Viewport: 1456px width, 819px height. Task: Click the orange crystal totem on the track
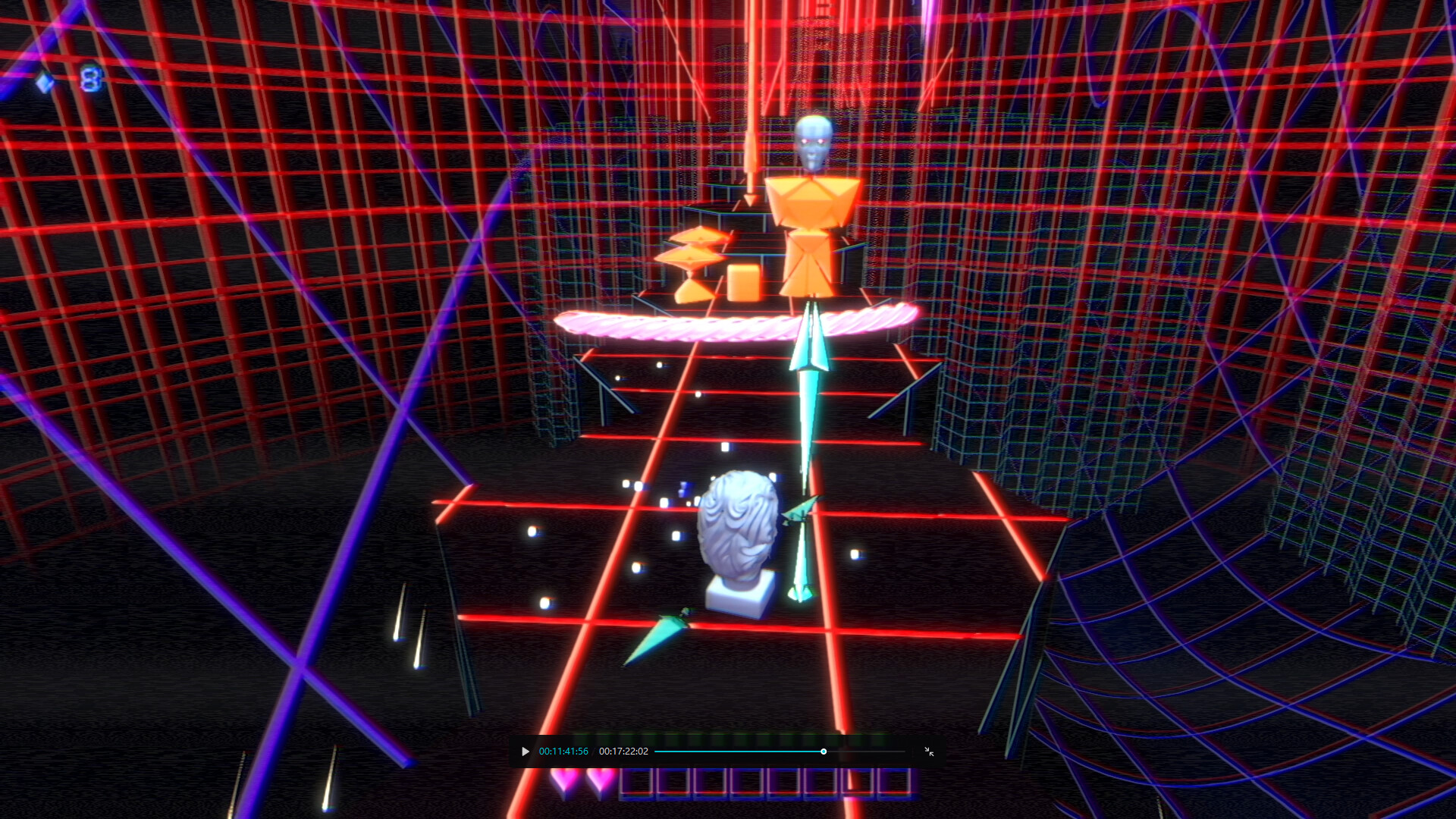[x=811, y=227]
